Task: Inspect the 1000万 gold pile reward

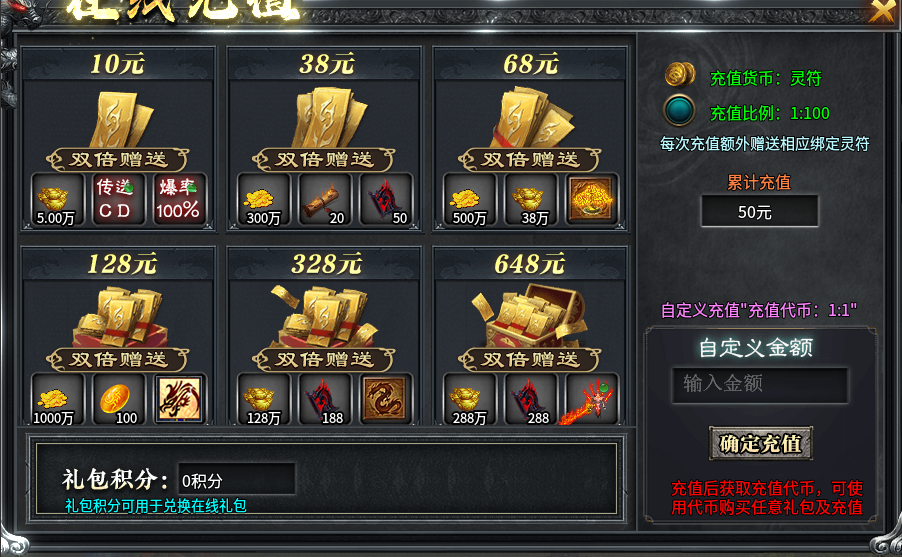Action: pyautogui.click(x=58, y=399)
